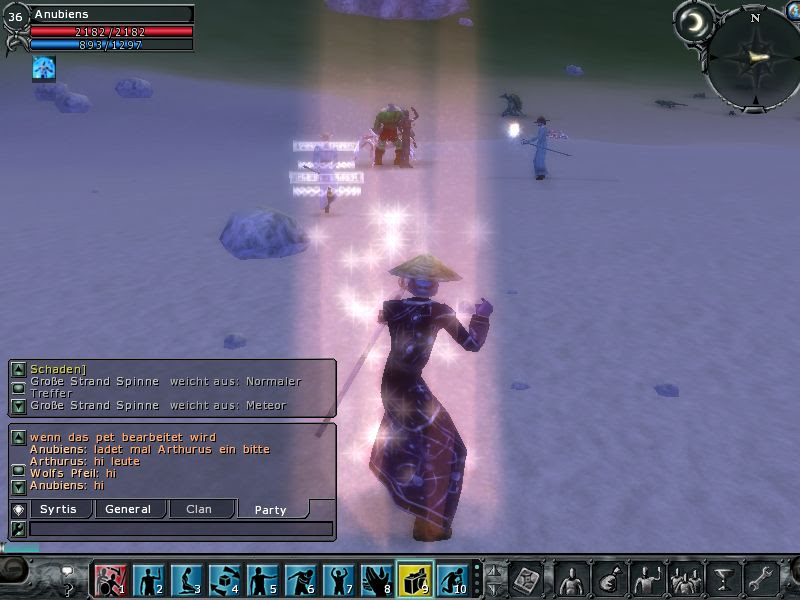Activate hotbar slot 1 red skill
Image resolution: width=800 pixels, height=600 pixels.
110,580
